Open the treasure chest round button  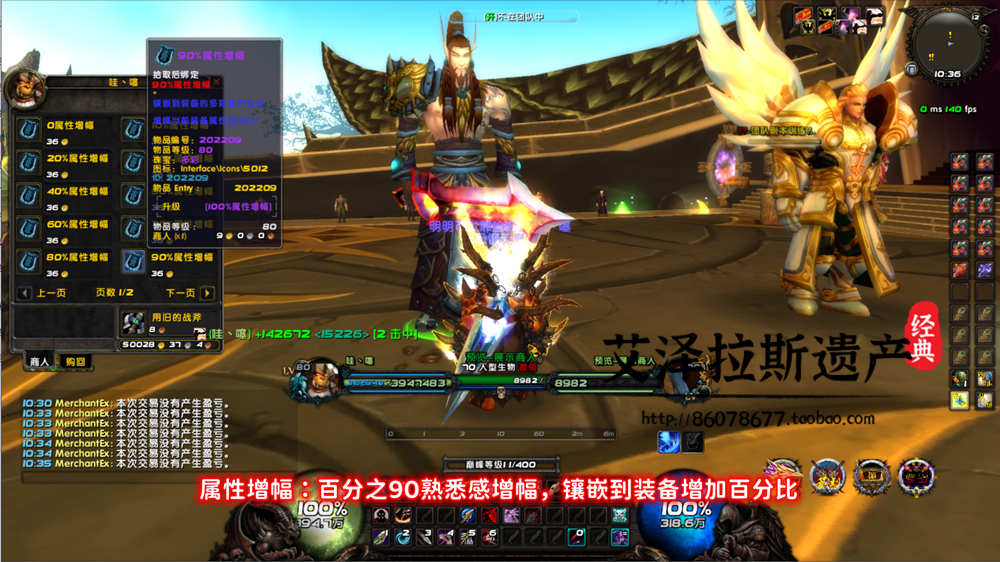(x=872, y=475)
